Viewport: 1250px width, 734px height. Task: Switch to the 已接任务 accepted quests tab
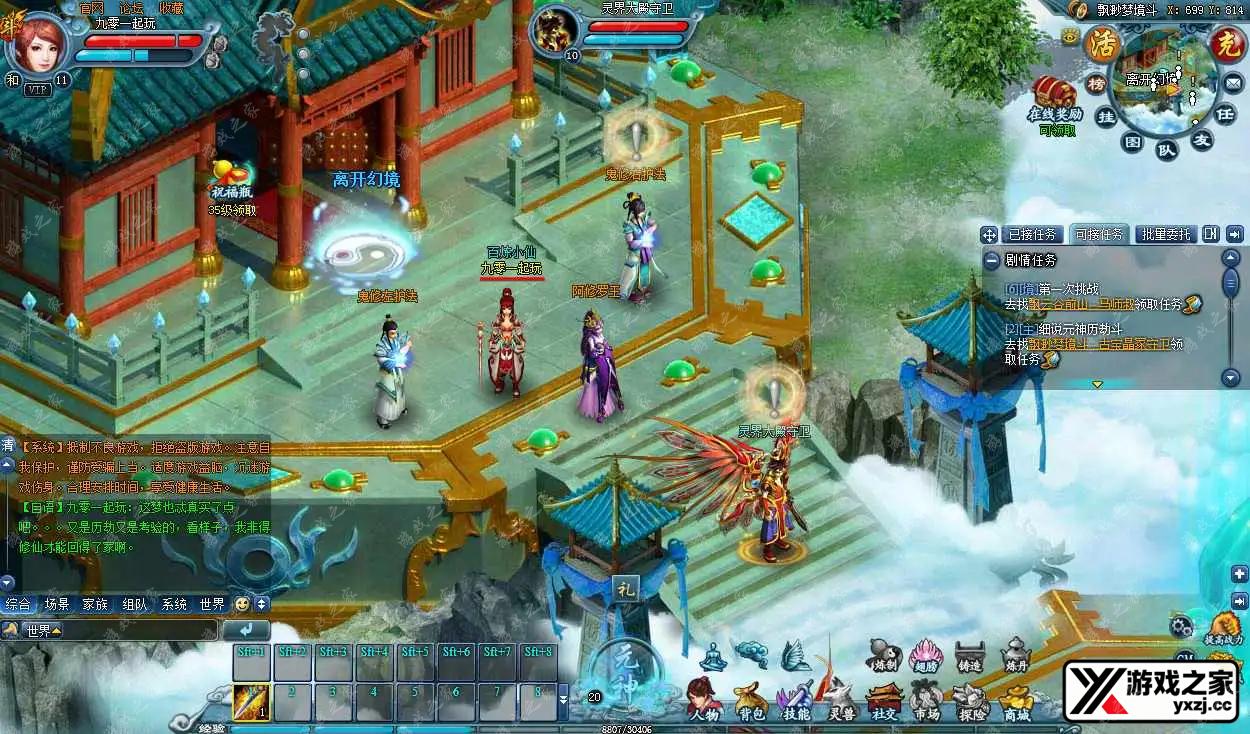coord(1032,234)
